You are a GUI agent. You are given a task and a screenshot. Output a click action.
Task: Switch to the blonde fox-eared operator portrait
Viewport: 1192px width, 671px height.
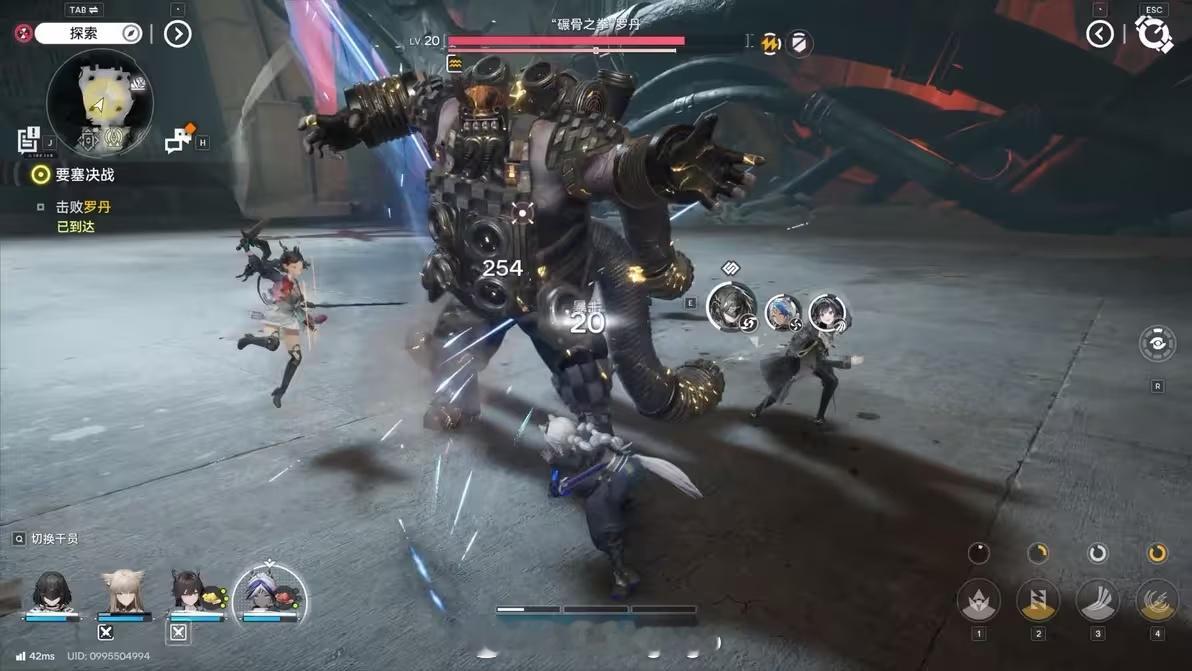click(124, 591)
